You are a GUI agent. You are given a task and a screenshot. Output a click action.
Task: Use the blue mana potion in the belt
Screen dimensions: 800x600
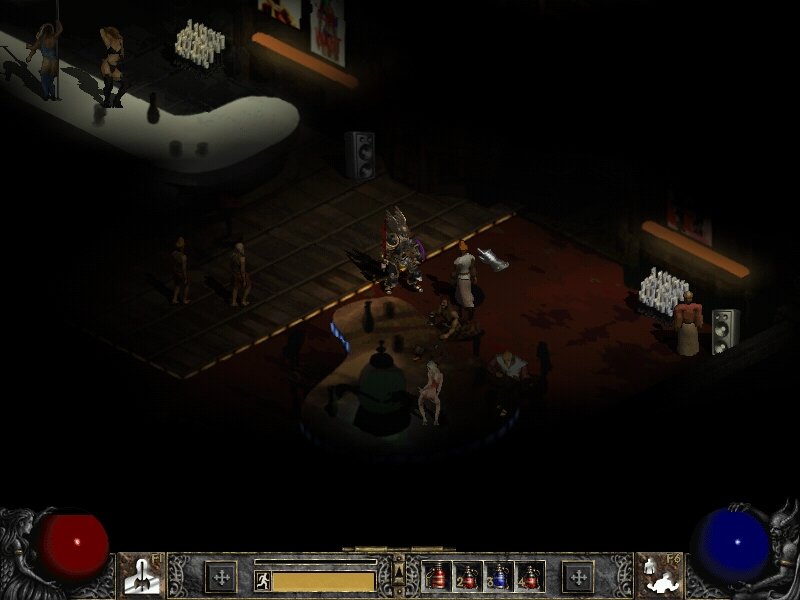[x=499, y=576]
